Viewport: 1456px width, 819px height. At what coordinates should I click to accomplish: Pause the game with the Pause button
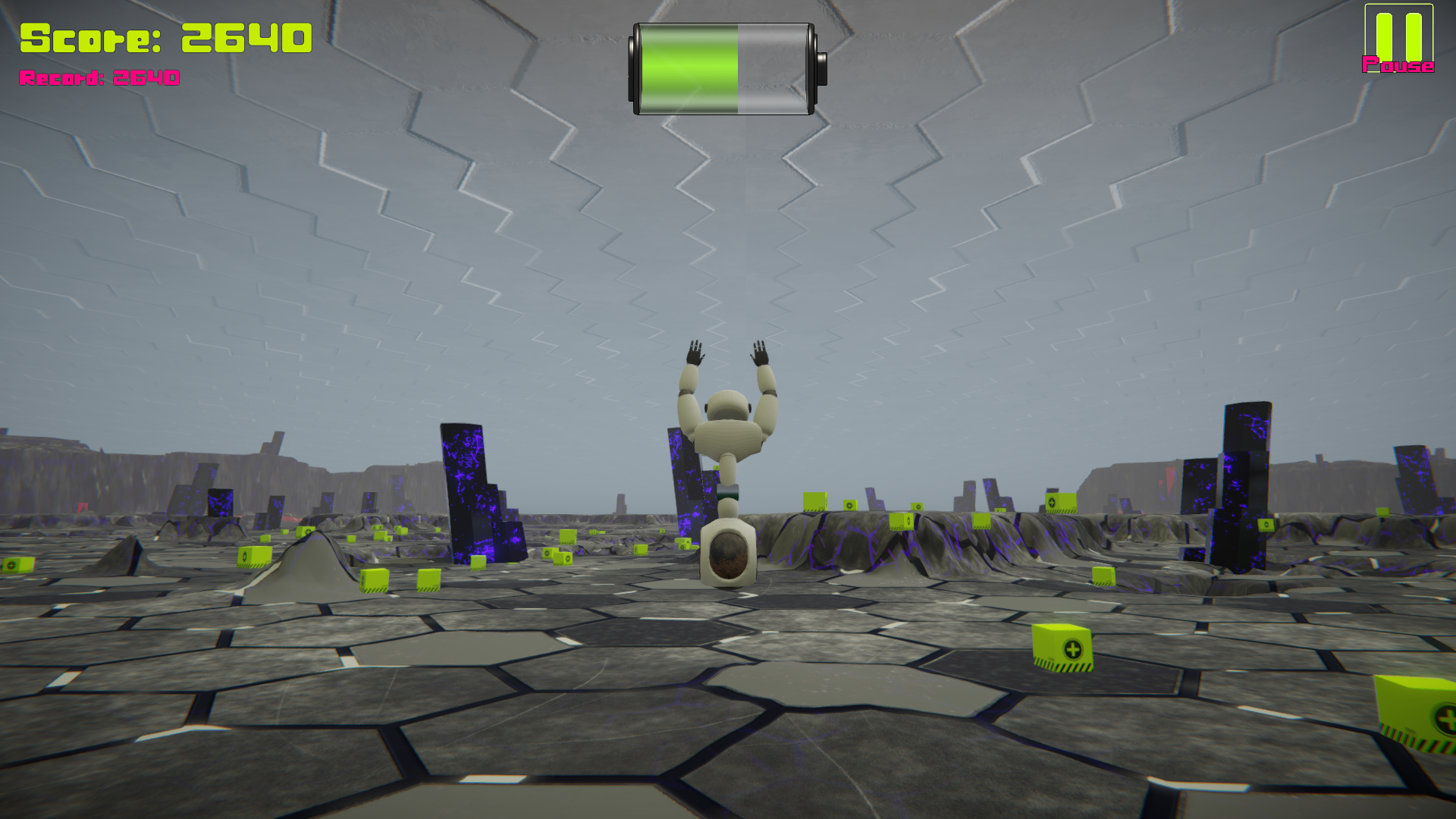[1398, 39]
